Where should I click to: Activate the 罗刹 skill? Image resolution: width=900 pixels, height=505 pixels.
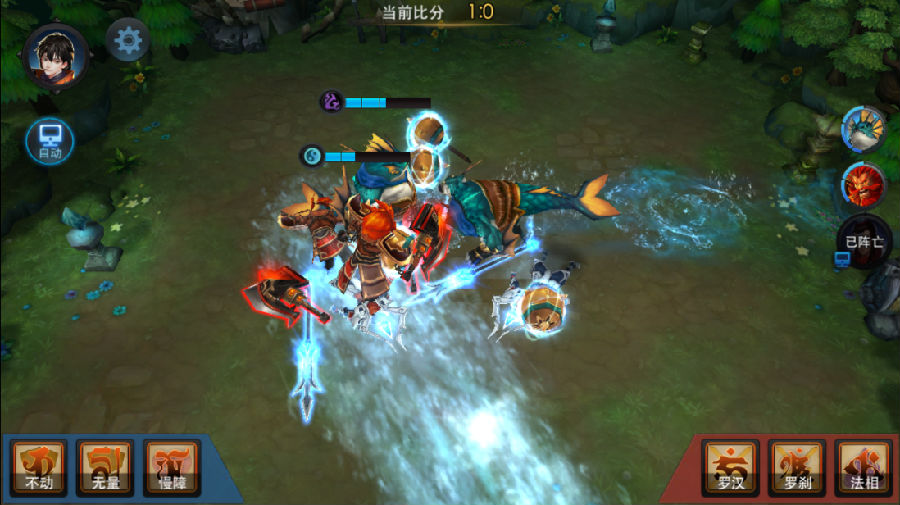(x=796, y=467)
